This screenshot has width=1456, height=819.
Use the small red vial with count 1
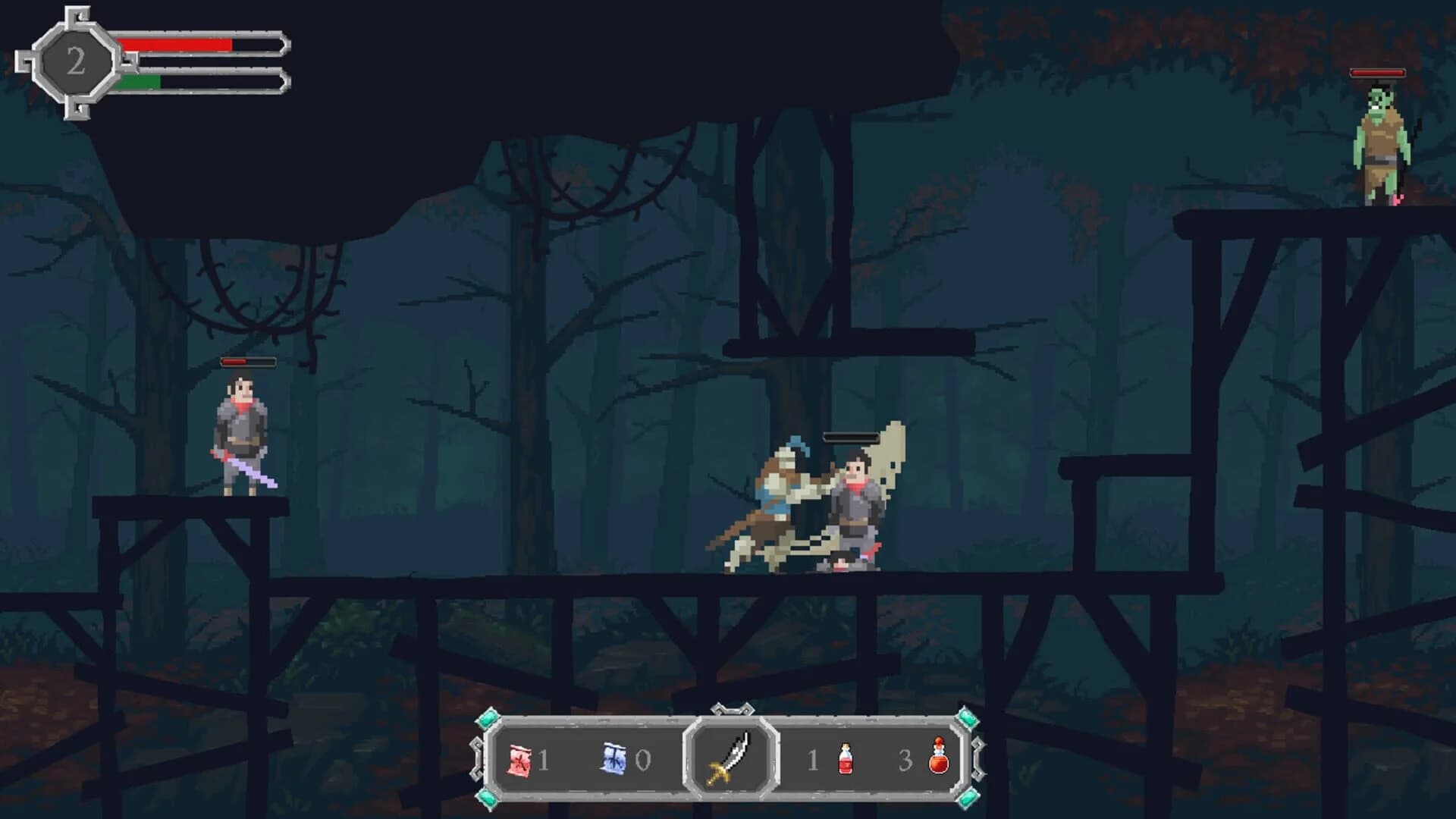tap(844, 758)
